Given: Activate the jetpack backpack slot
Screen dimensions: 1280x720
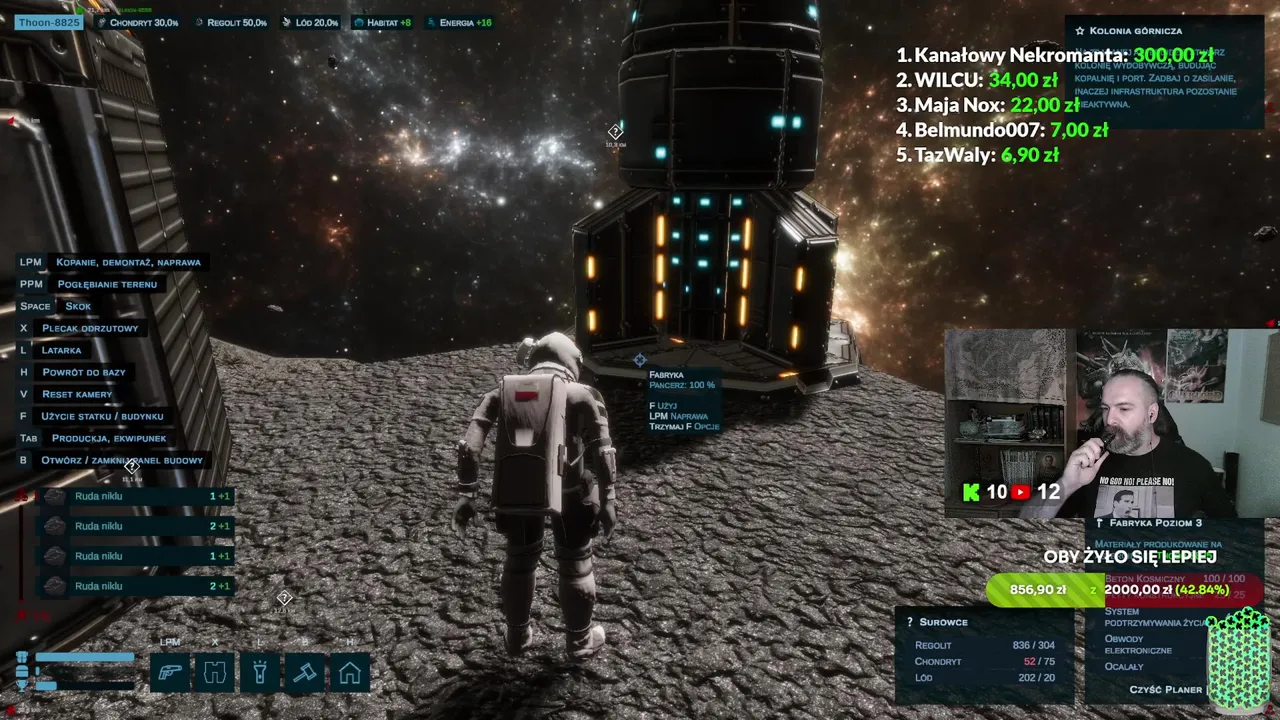Looking at the screenshot, I should [x=215, y=672].
